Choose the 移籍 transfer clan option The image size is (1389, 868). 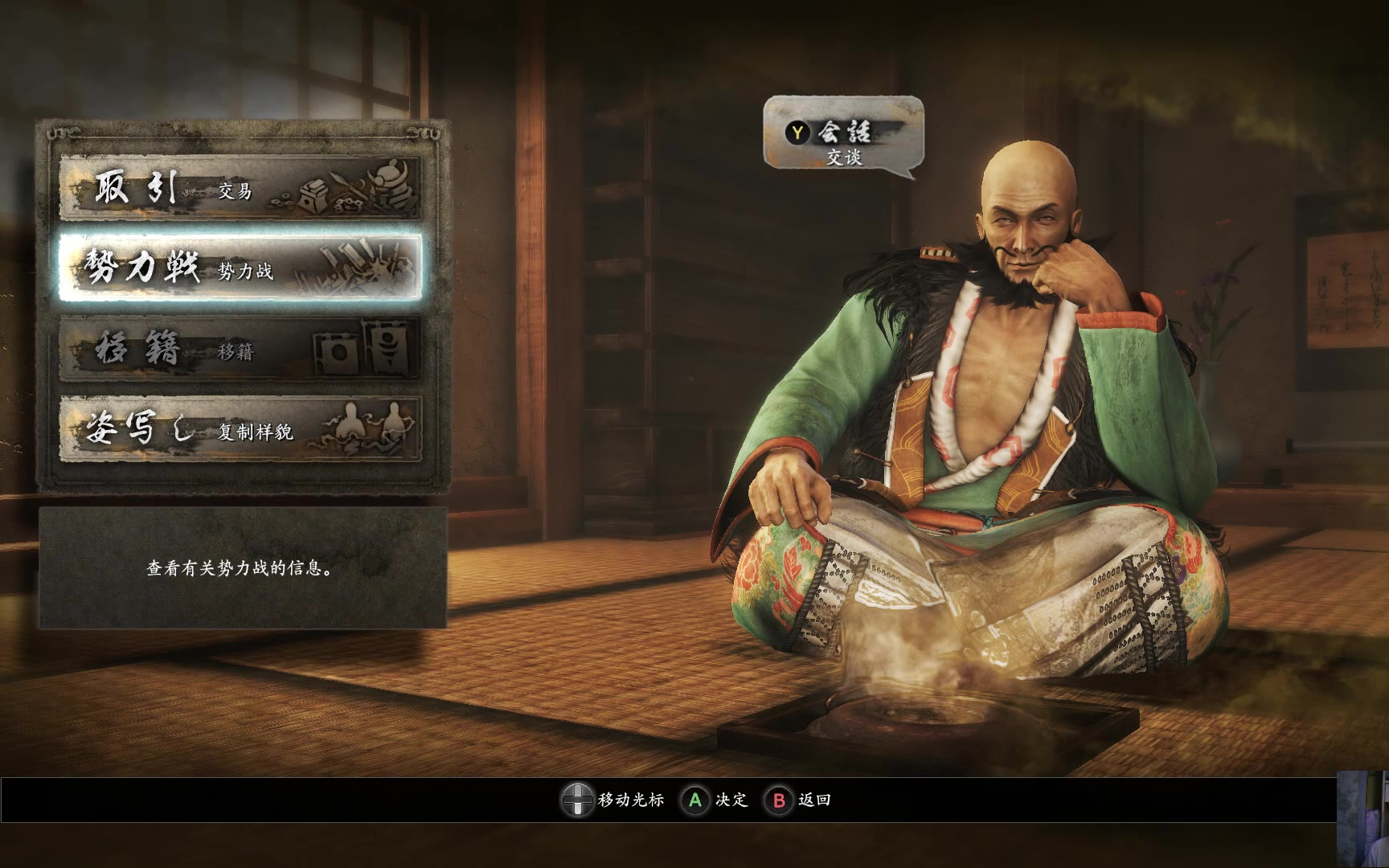click(x=240, y=349)
